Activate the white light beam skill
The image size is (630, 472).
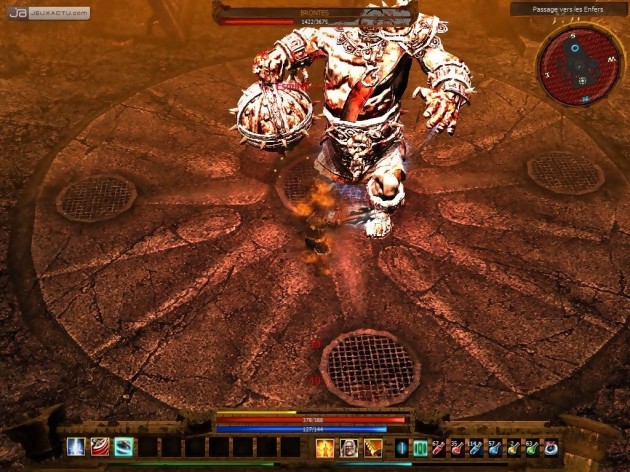[x=76, y=447]
